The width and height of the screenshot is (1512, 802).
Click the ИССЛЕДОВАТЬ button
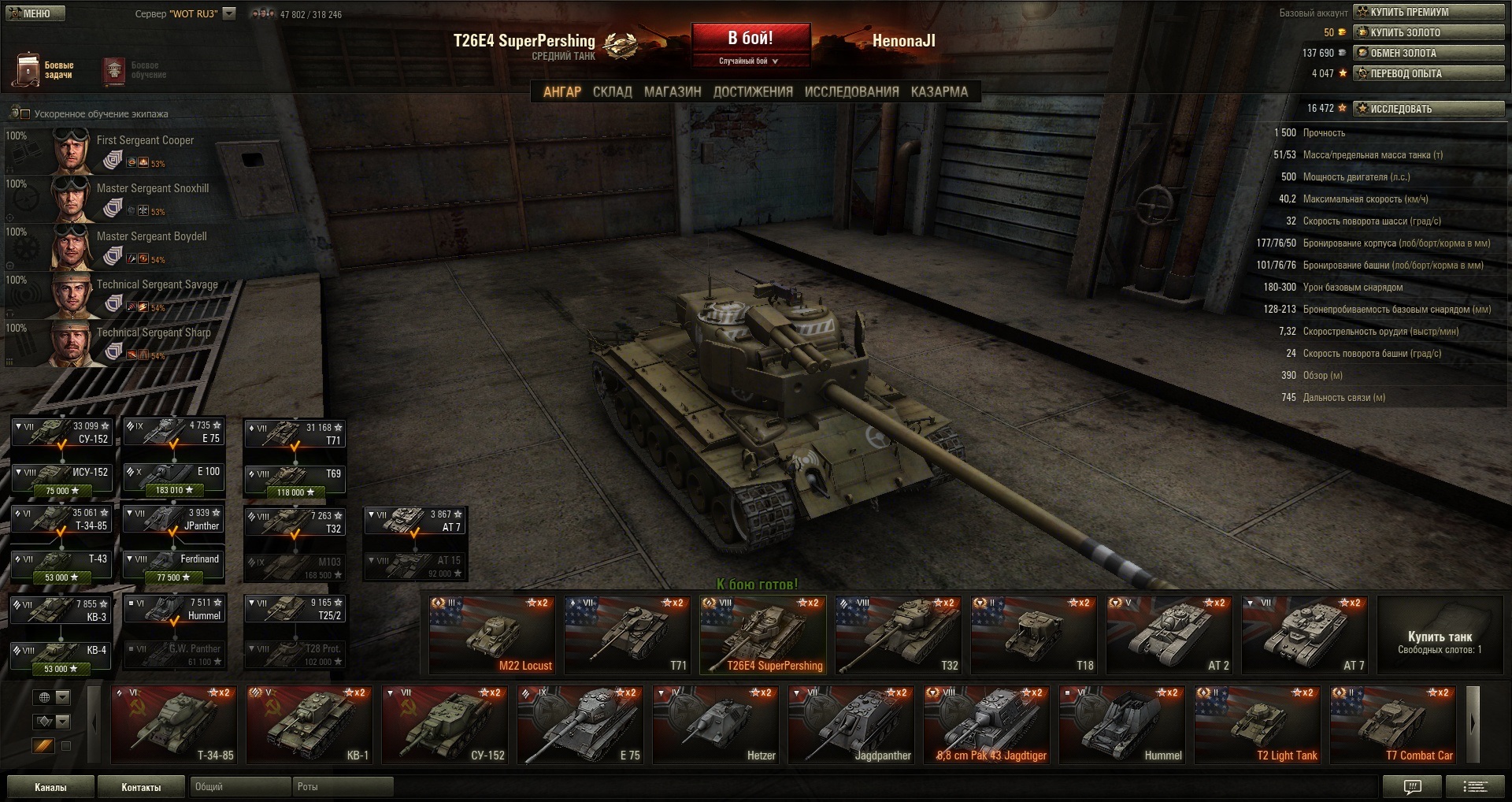(1429, 109)
